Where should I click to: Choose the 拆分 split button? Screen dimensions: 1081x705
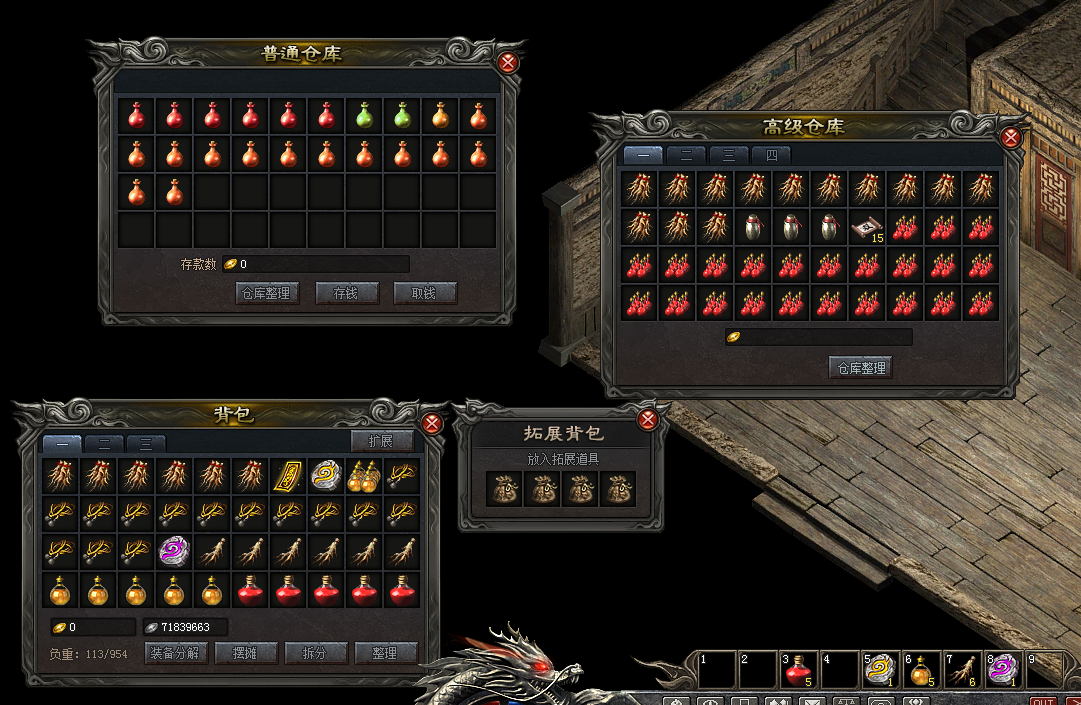click(x=315, y=653)
